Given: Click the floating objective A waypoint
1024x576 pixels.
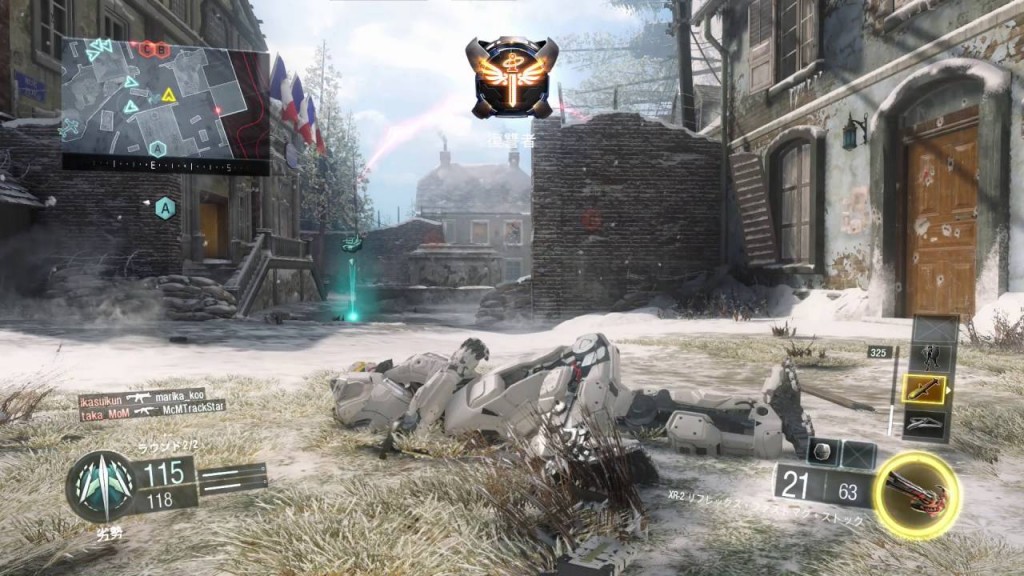Looking at the screenshot, I should click(x=165, y=208).
